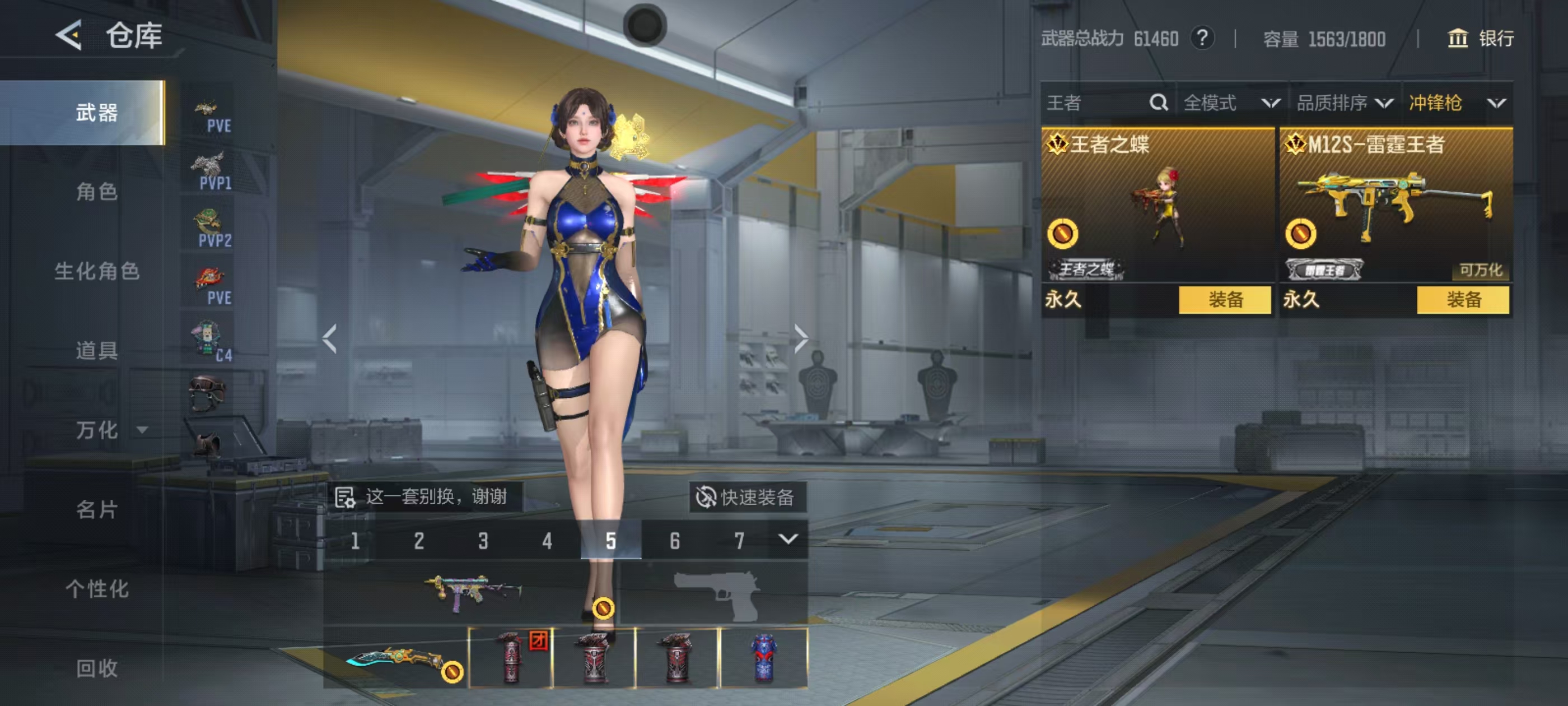Image resolution: width=1568 pixels, height=706 pixels.
Task: Switch to loadout number 3
Action: coord(483,540)
